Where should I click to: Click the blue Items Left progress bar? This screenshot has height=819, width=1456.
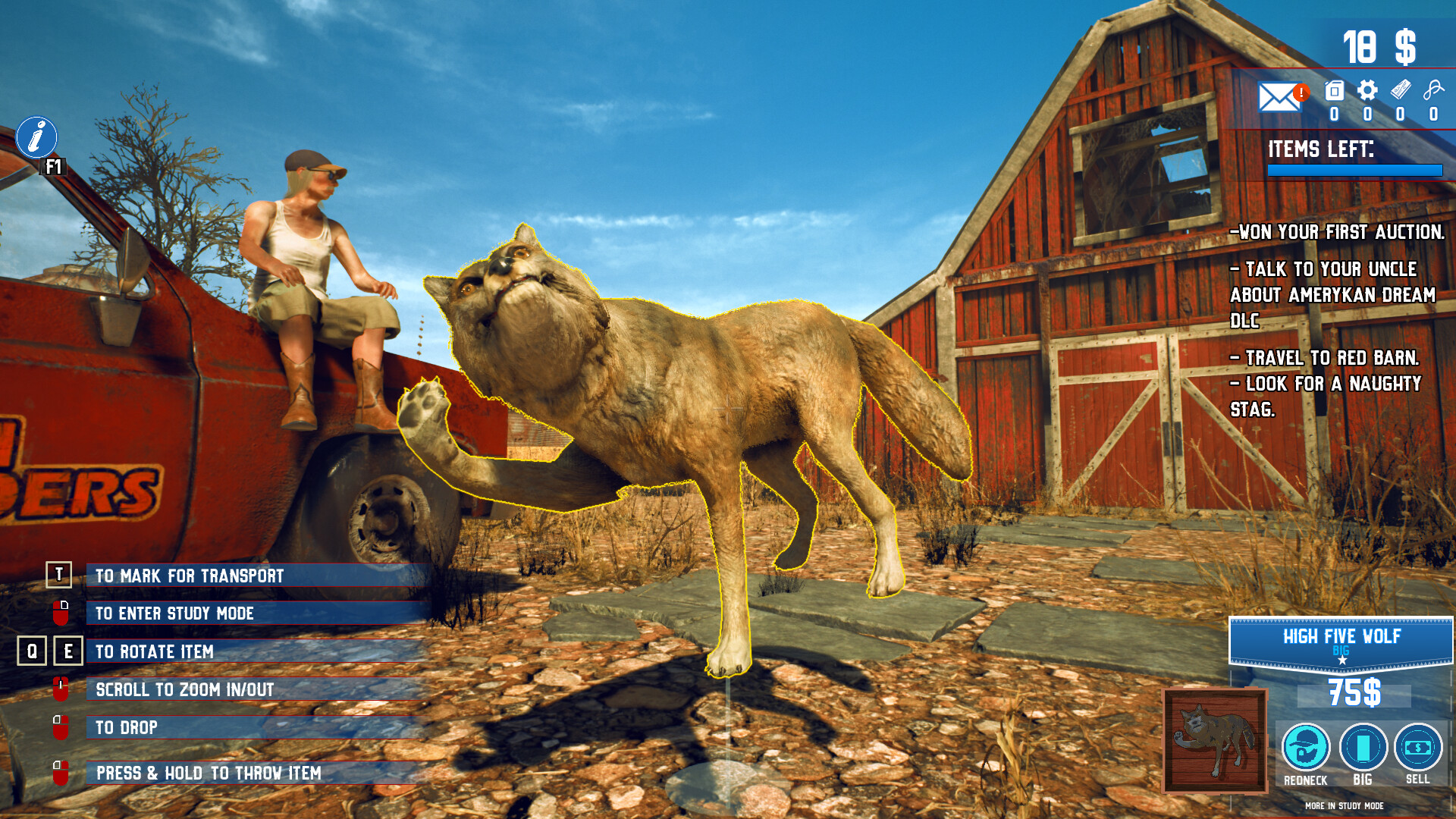click(1355, 171)
